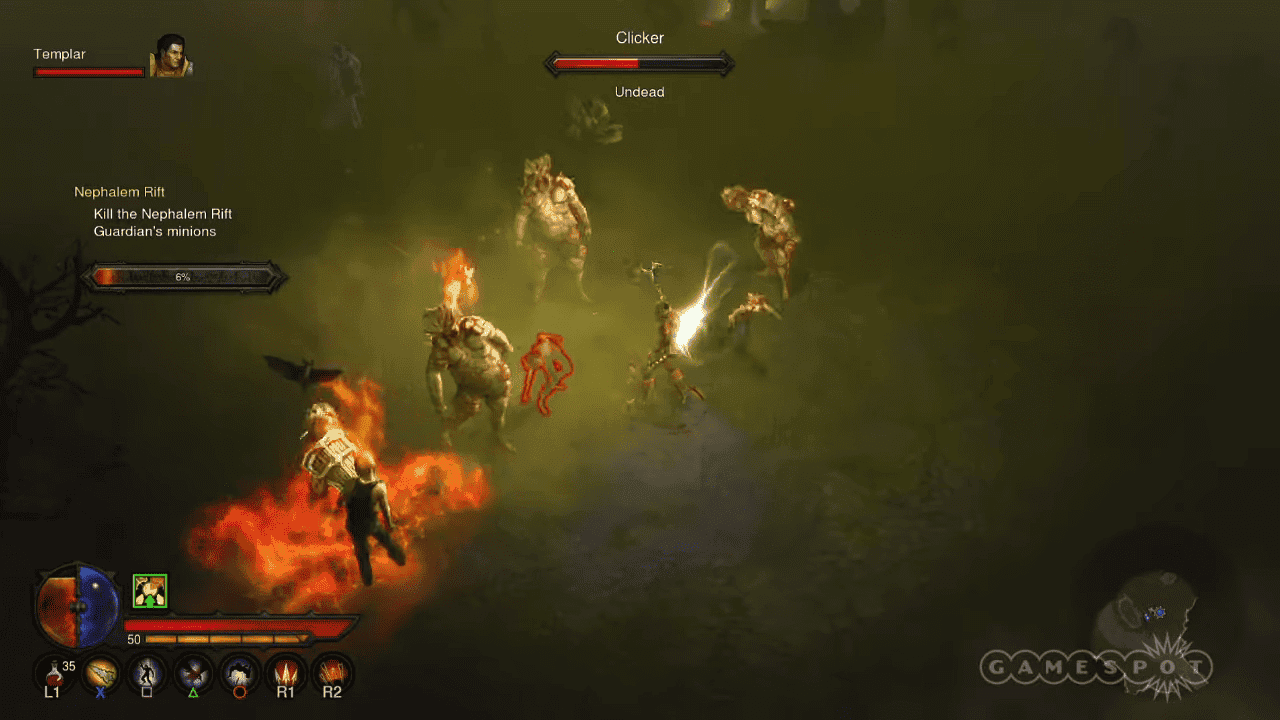This screenshot has width=1280, height=720.
Task: Inspect the green-bordered active buff icon
Action: pyautogui.click(x=150, y=591)
